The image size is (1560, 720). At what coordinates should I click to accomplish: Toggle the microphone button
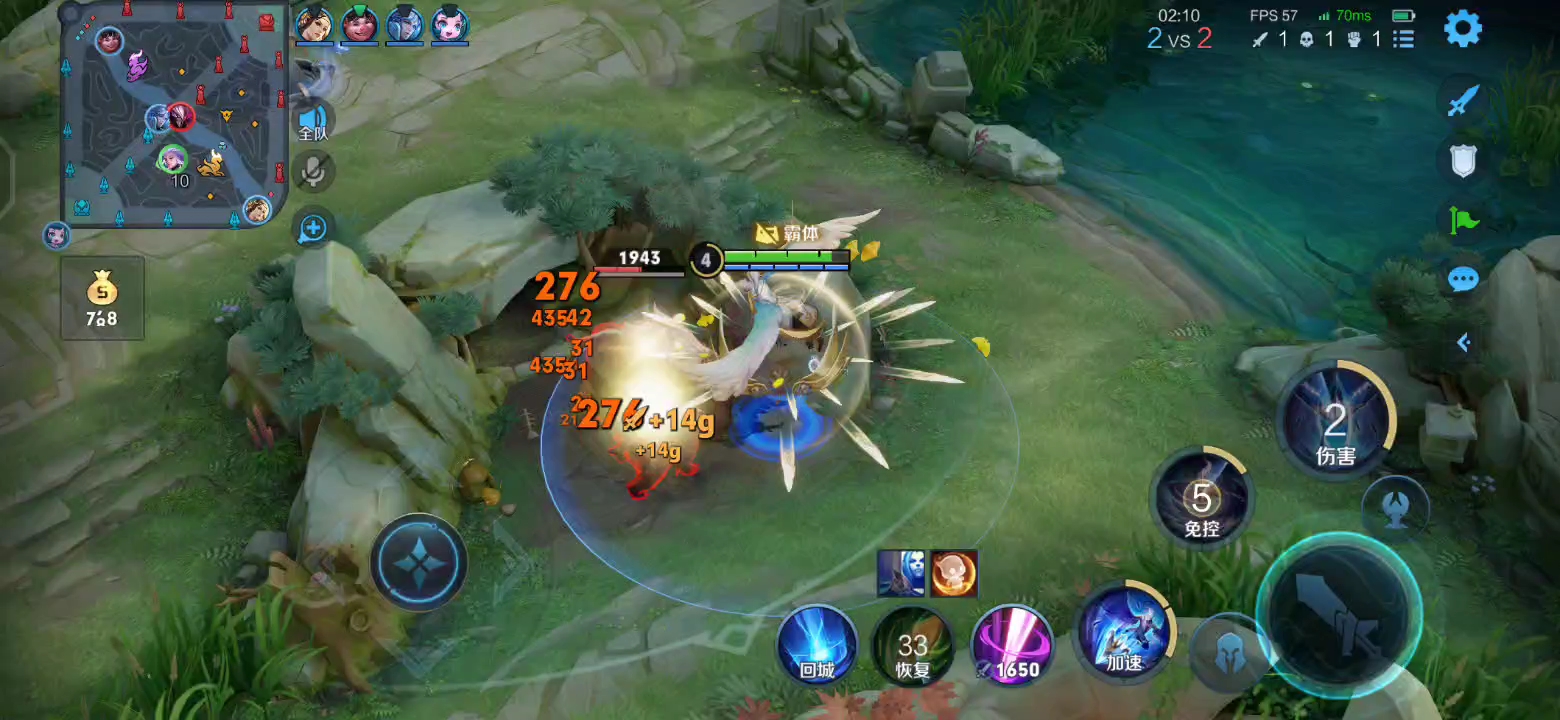[313, 172]
